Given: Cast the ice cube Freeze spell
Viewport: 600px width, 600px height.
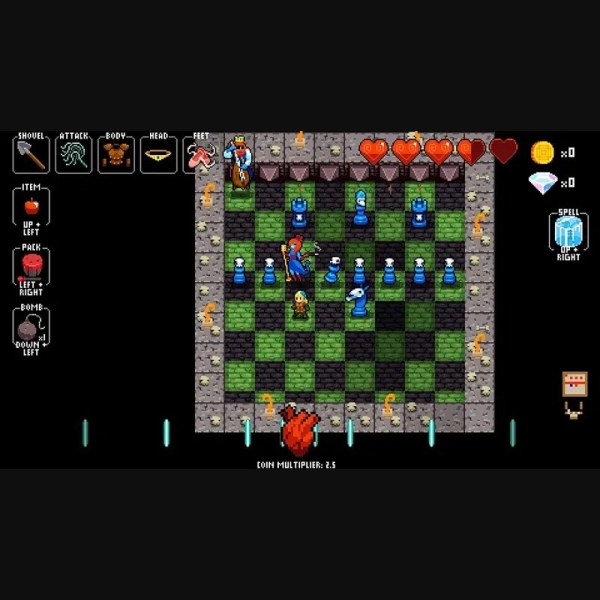Looking at the screenshot, I should pos(568,232).
